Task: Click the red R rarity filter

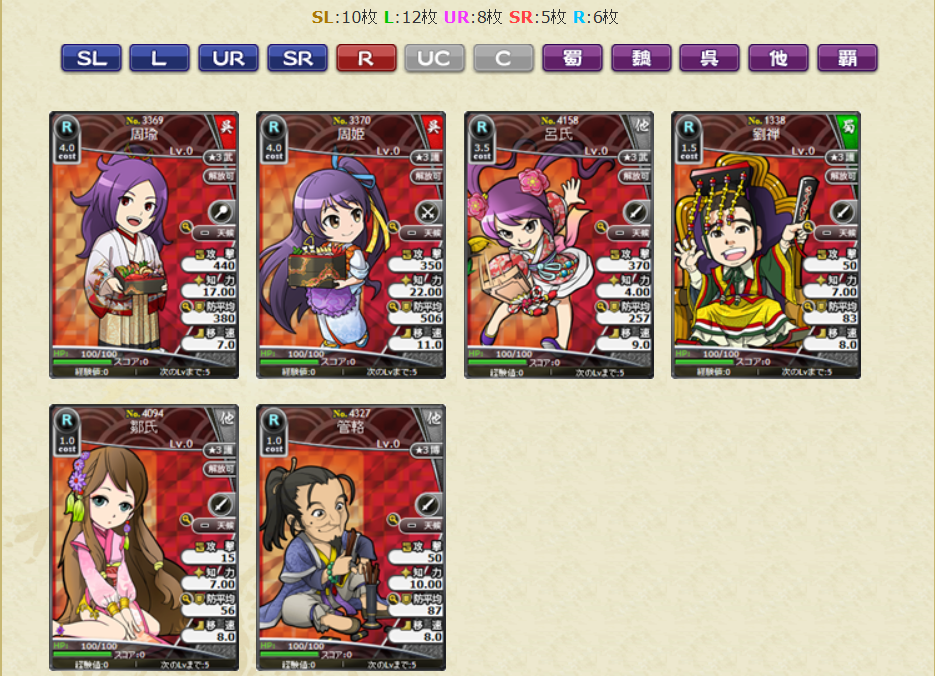Action: pyautogui.click(x=366, y=58)
